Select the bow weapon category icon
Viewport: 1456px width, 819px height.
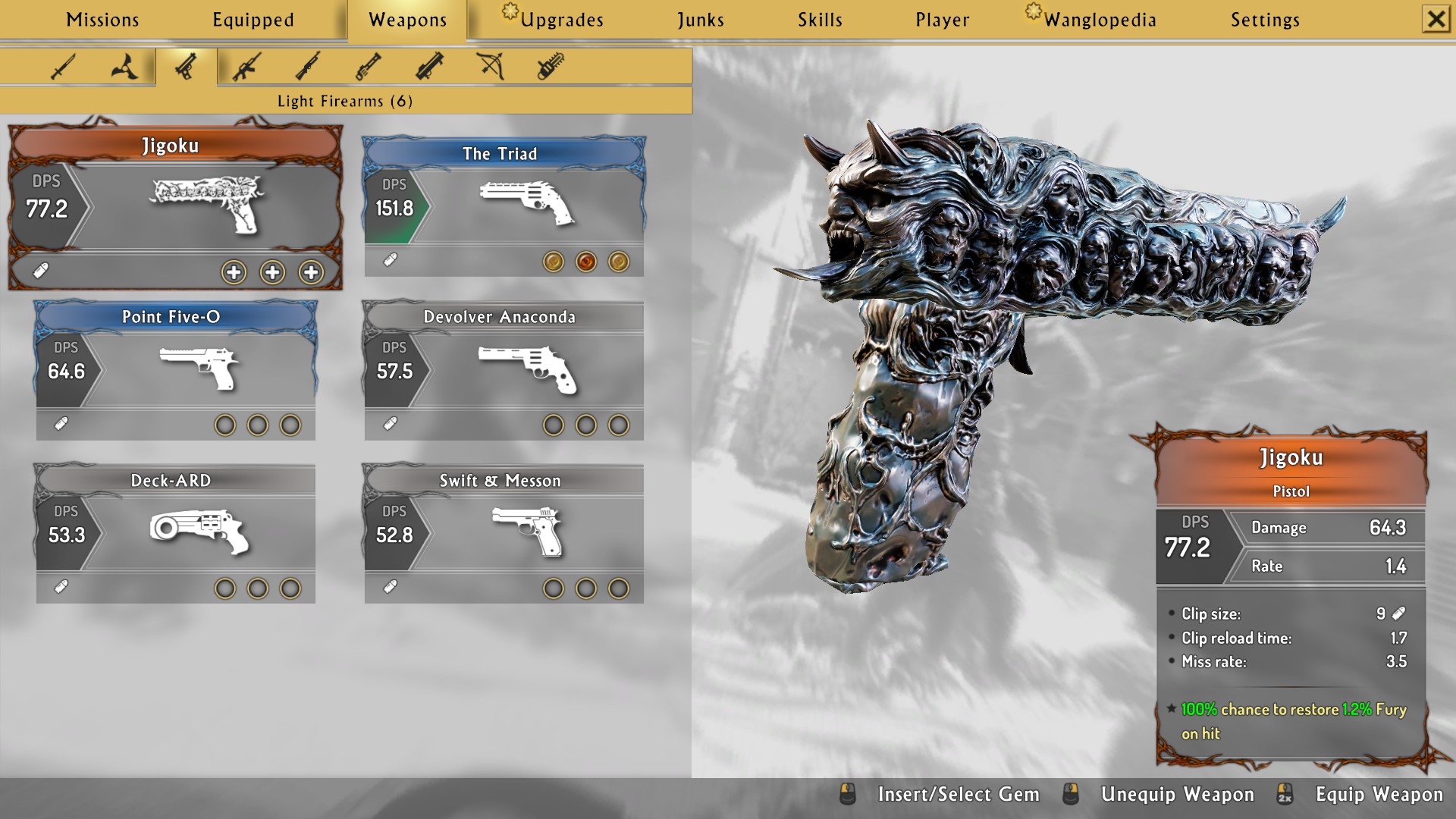491,67
